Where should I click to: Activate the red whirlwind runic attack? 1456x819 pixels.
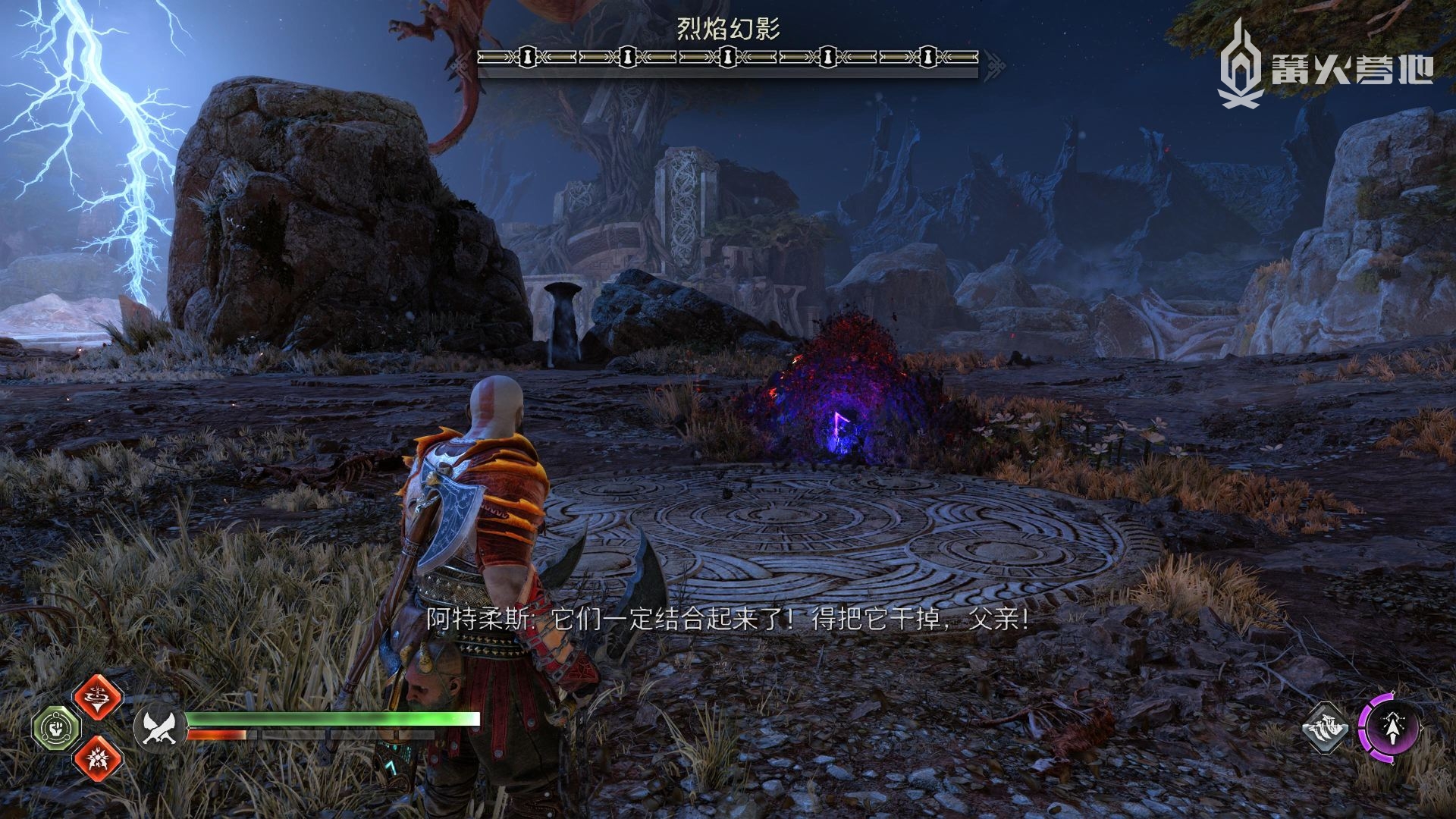click(x=99, y=697)
